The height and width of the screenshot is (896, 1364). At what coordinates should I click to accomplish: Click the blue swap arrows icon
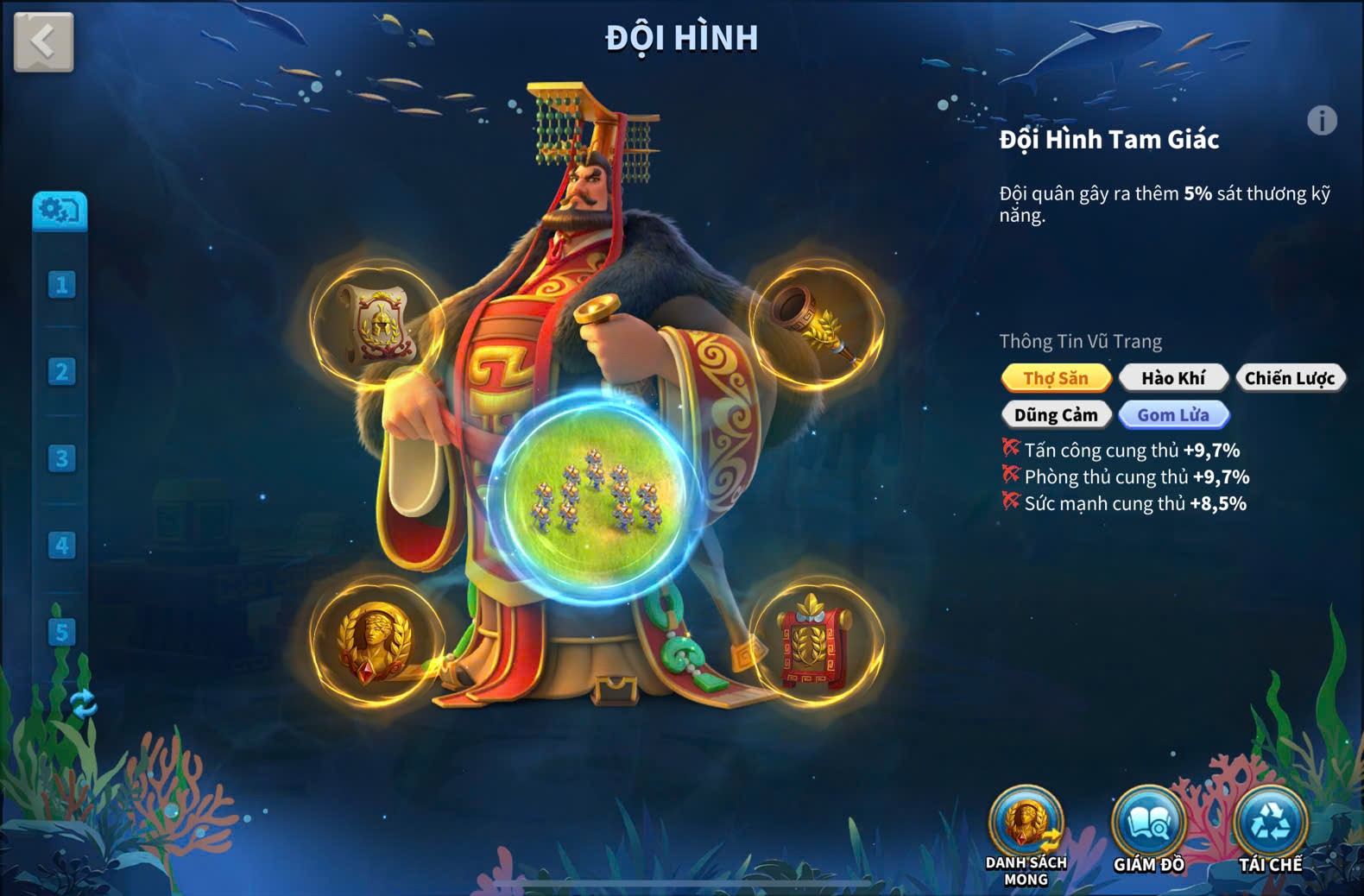click(83, 704)
